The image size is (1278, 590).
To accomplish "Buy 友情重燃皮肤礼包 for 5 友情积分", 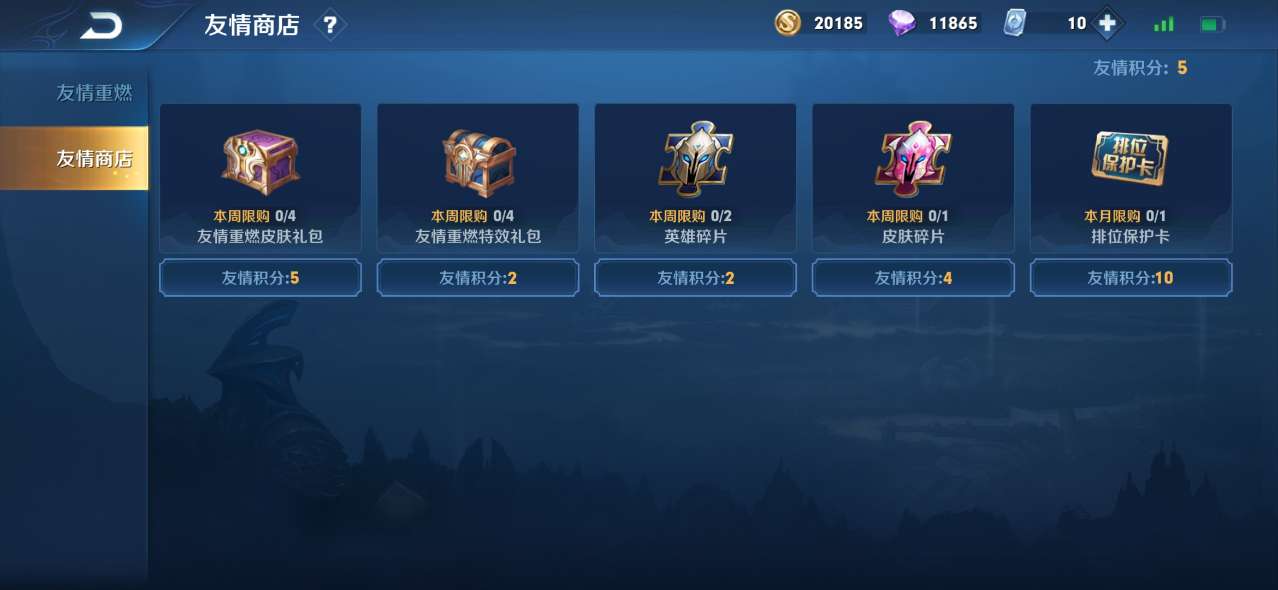I will coord(260,278).
